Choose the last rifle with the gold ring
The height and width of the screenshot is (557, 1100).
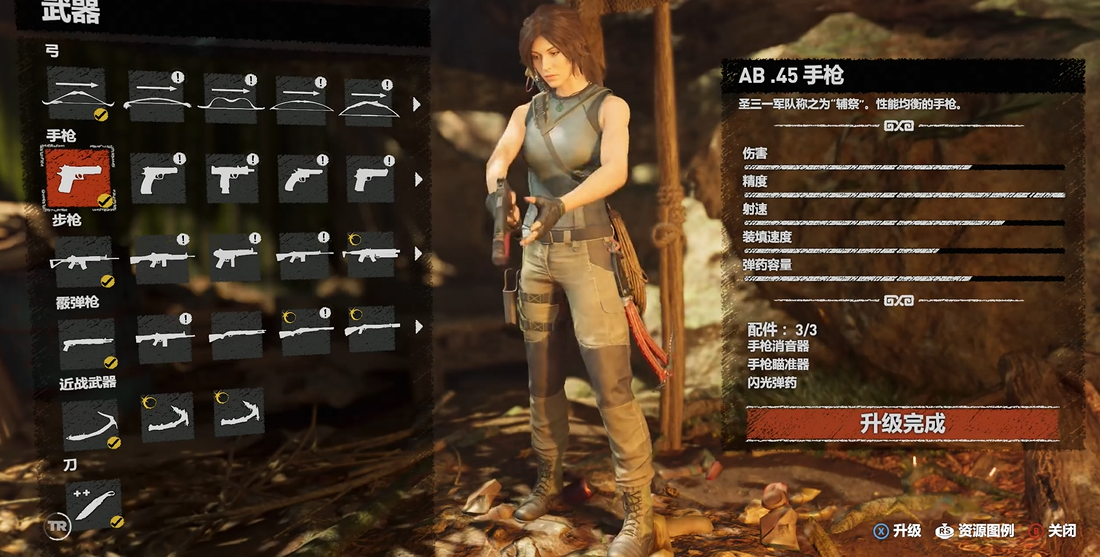[x=370, y=256]
